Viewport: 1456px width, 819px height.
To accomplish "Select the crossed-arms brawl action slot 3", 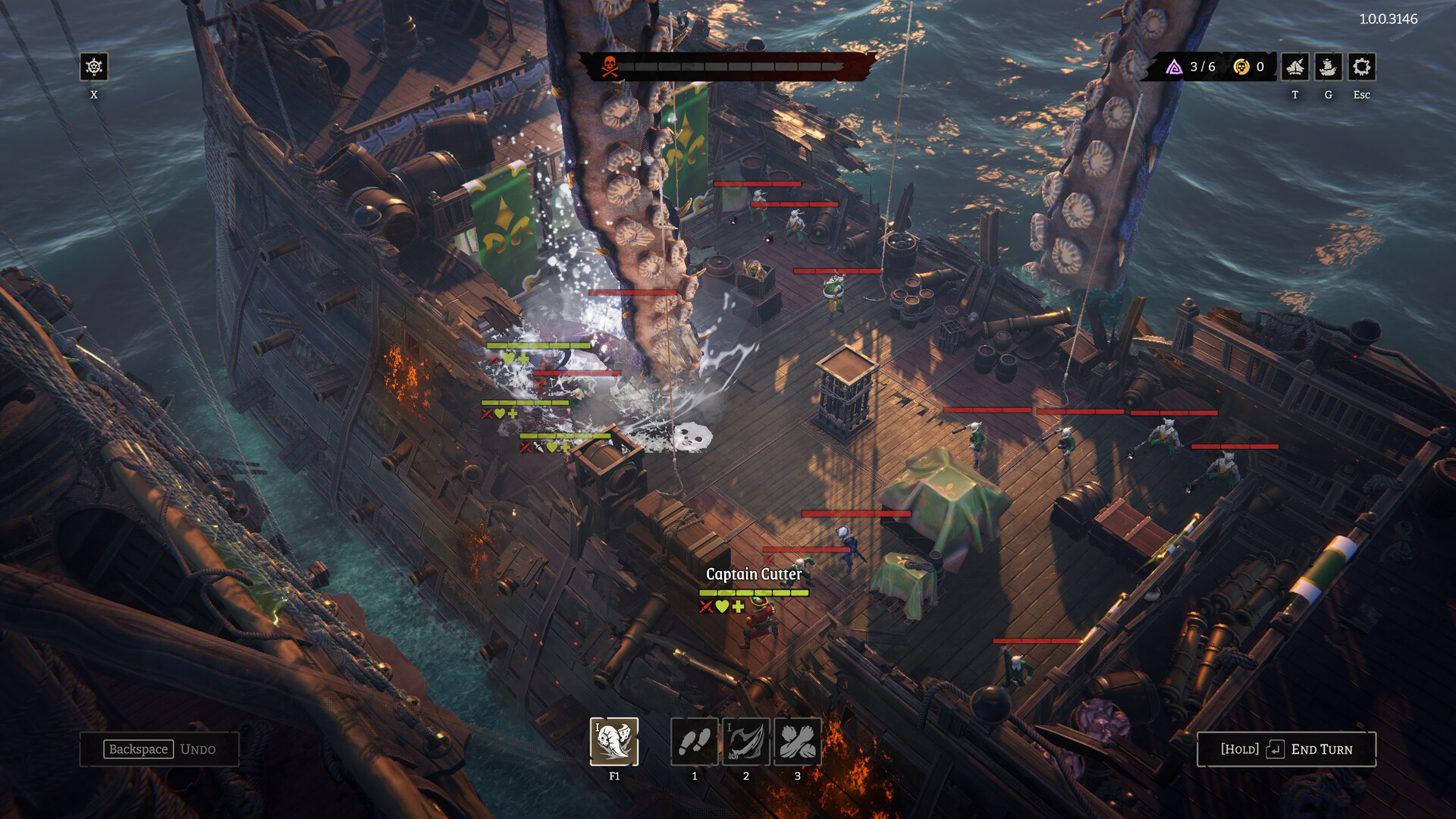I will tap(796, 742).
